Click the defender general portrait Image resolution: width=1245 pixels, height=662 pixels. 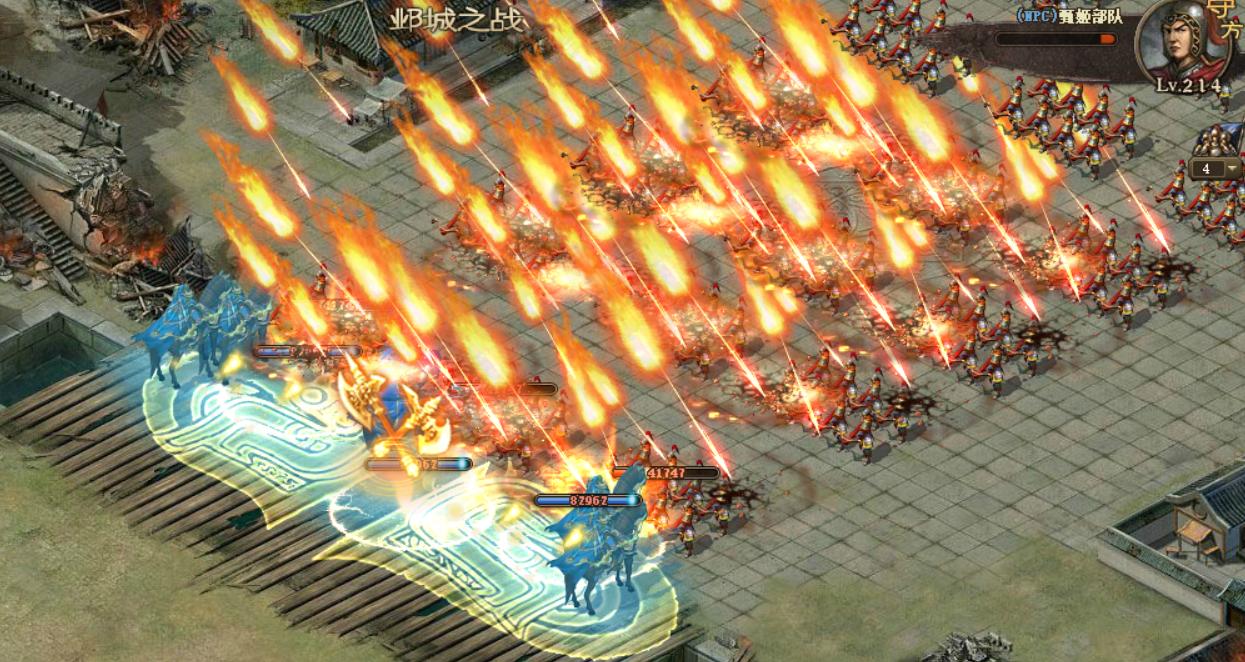point(1183,42)
